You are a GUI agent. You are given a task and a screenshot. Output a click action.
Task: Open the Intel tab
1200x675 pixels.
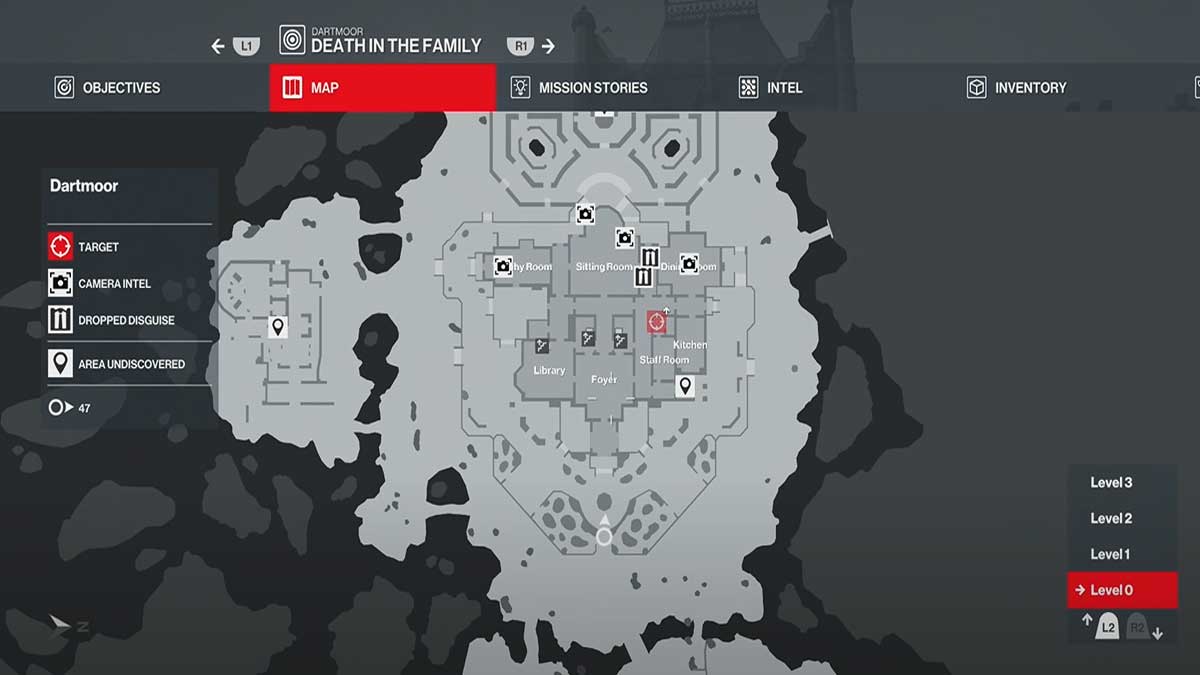(x=770, y=88)
